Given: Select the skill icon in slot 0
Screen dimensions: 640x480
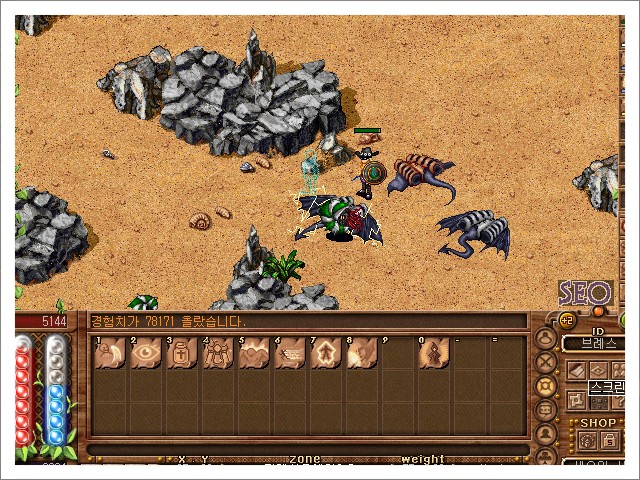Looking at the screenshot, I should (434, 353).
